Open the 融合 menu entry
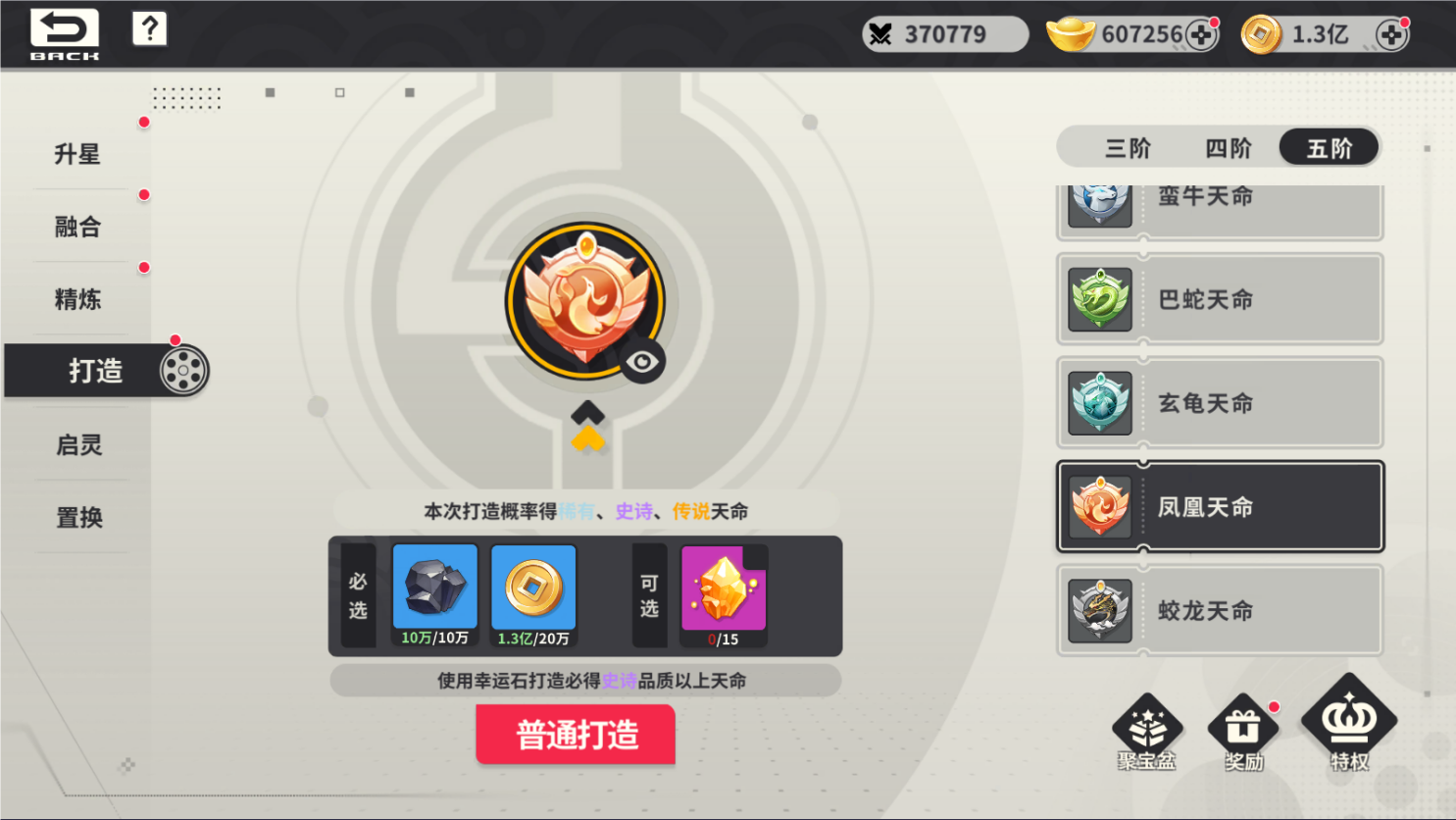1456x820 pixels. [x=78, y=227]
